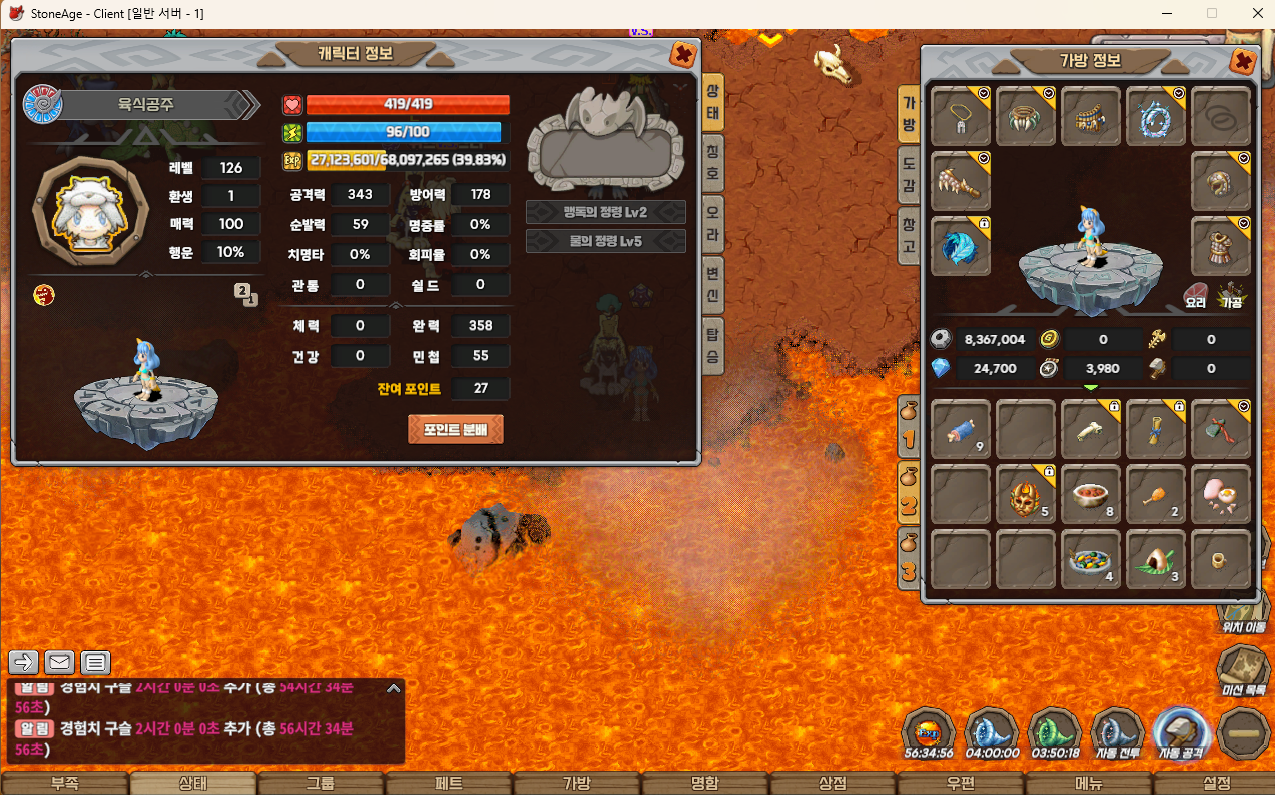Close the bag info window
Screen dimensions: 1275x795
(x=1242, y=61)
